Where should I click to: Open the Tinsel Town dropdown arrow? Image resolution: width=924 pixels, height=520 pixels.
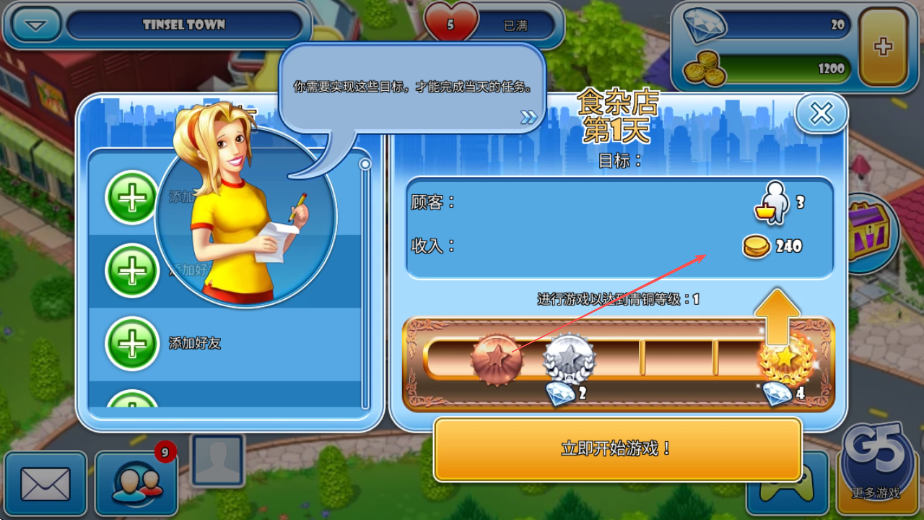[36, 25]
